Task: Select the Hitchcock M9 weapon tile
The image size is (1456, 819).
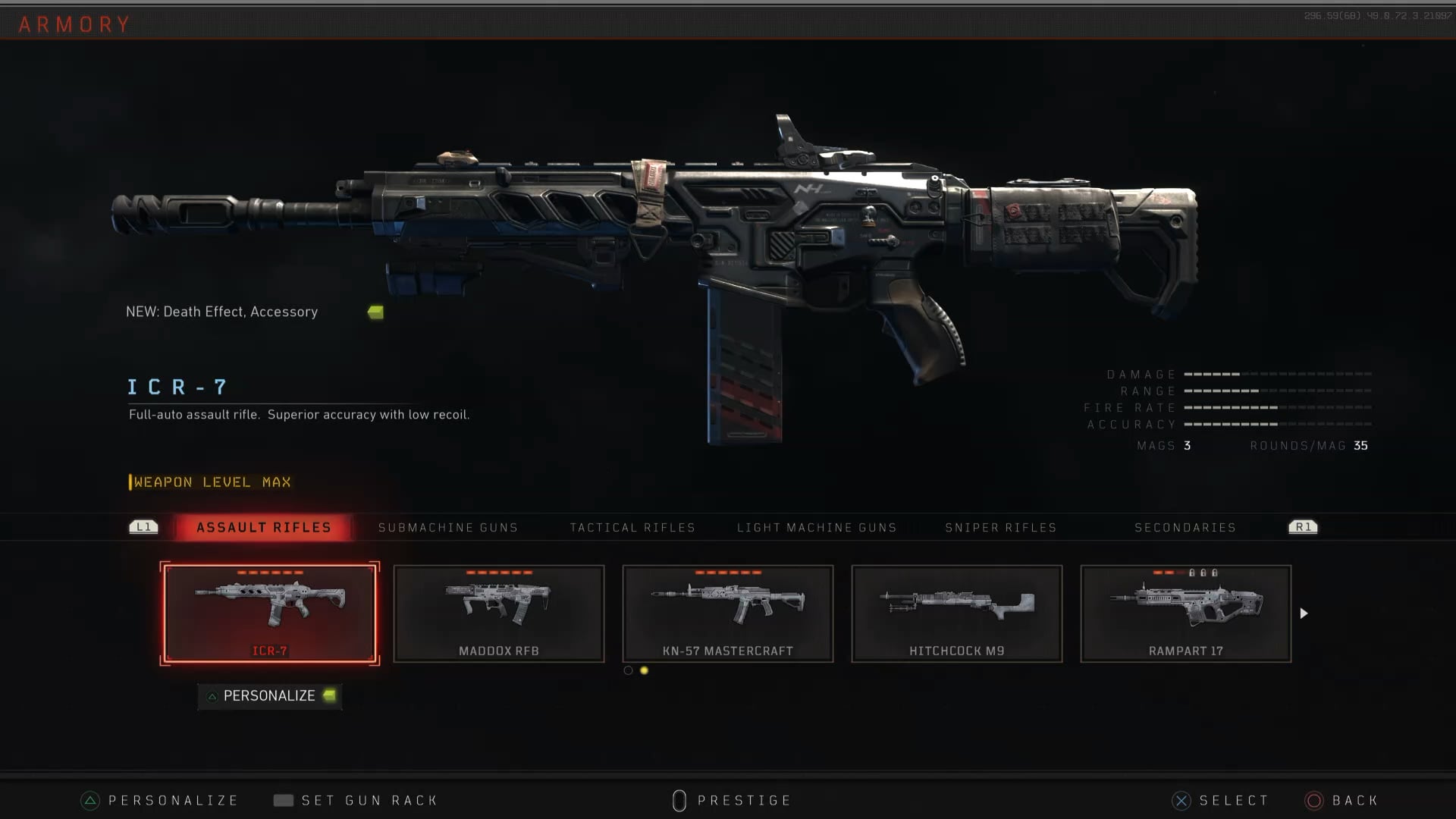Action: tap(957, 613)
